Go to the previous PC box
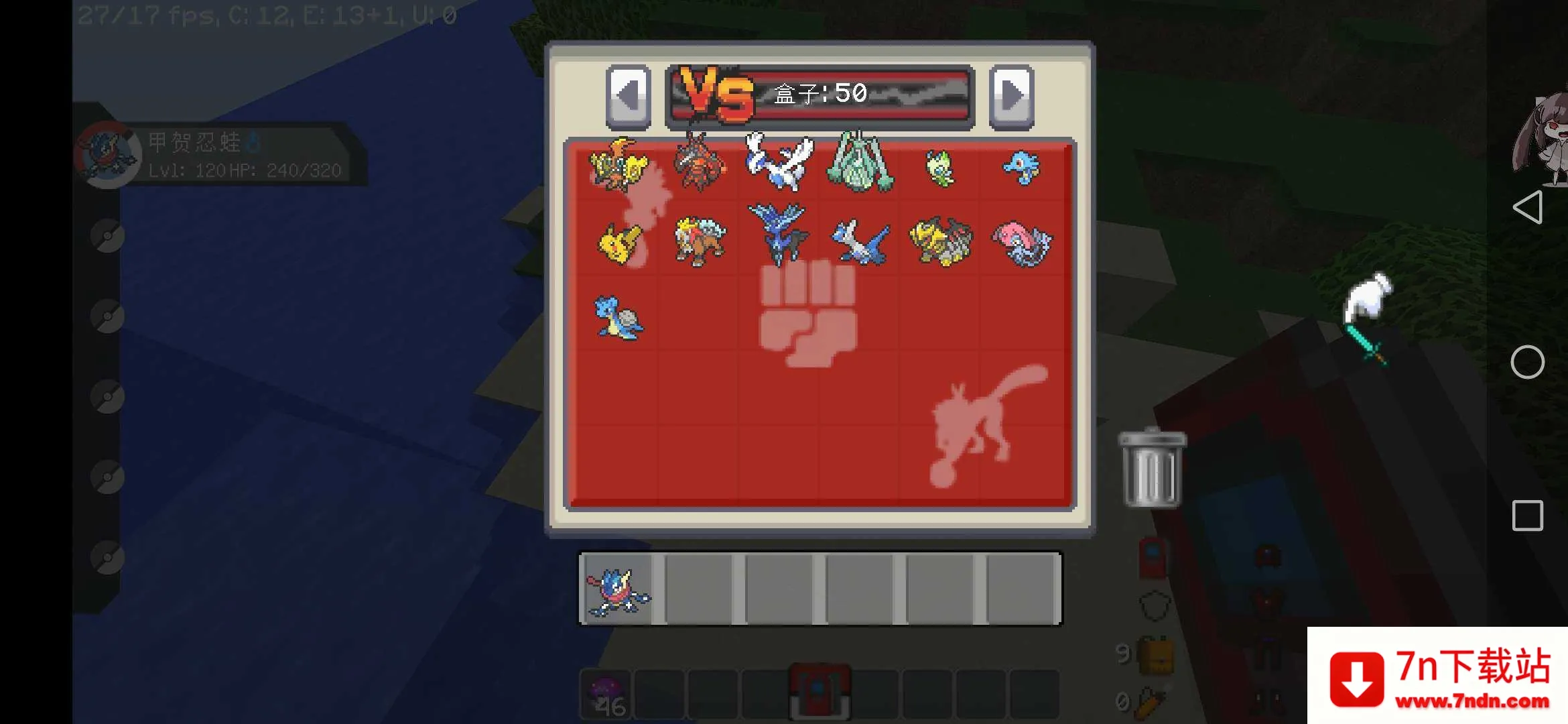 (x=628, y=96)
